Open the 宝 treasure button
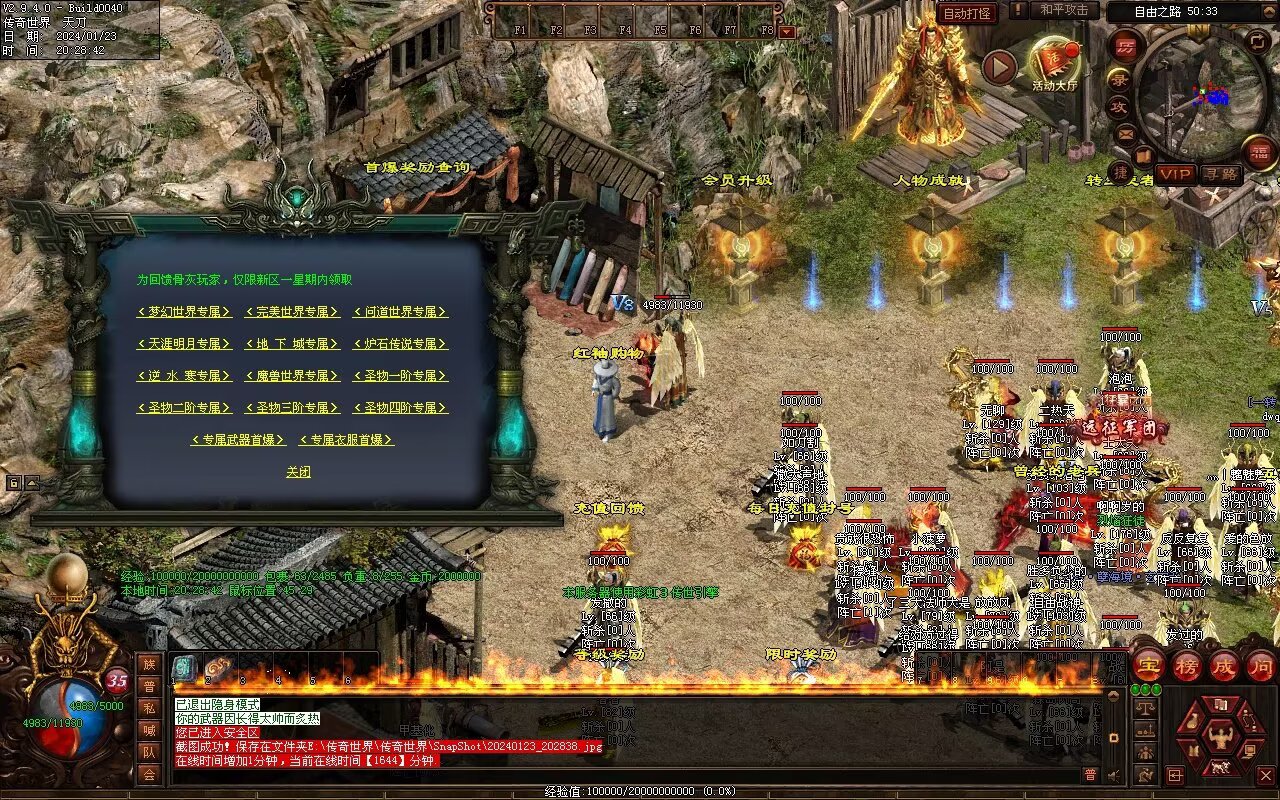 [1147, 666]
